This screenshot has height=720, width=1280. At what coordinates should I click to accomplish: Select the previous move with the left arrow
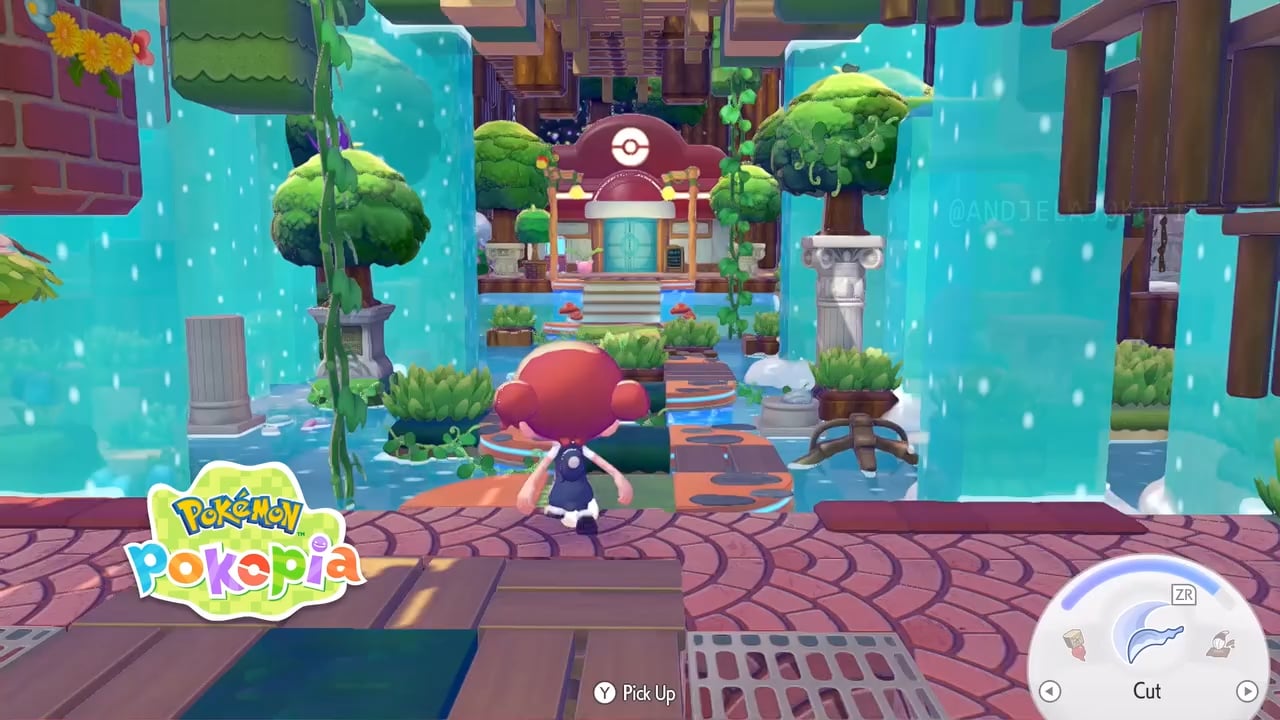(x=1049, y=691)
